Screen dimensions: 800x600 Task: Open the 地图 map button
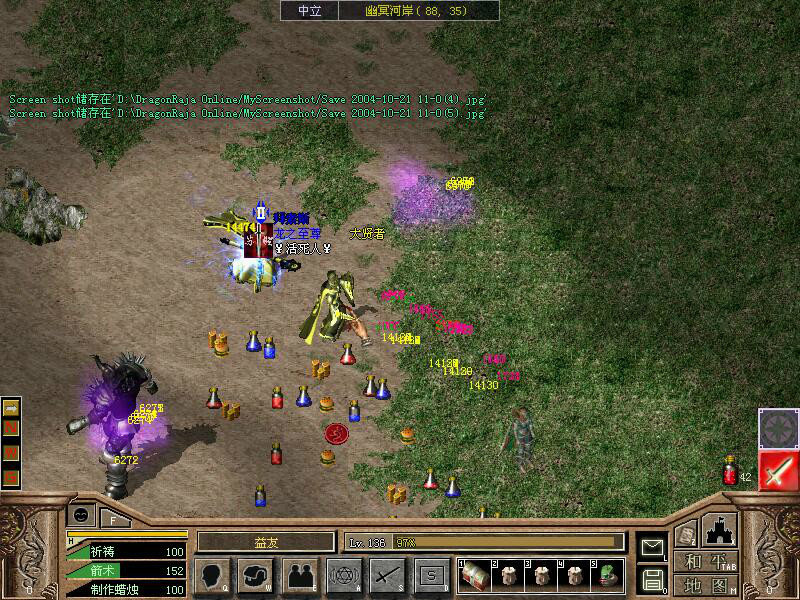point(706,585)
